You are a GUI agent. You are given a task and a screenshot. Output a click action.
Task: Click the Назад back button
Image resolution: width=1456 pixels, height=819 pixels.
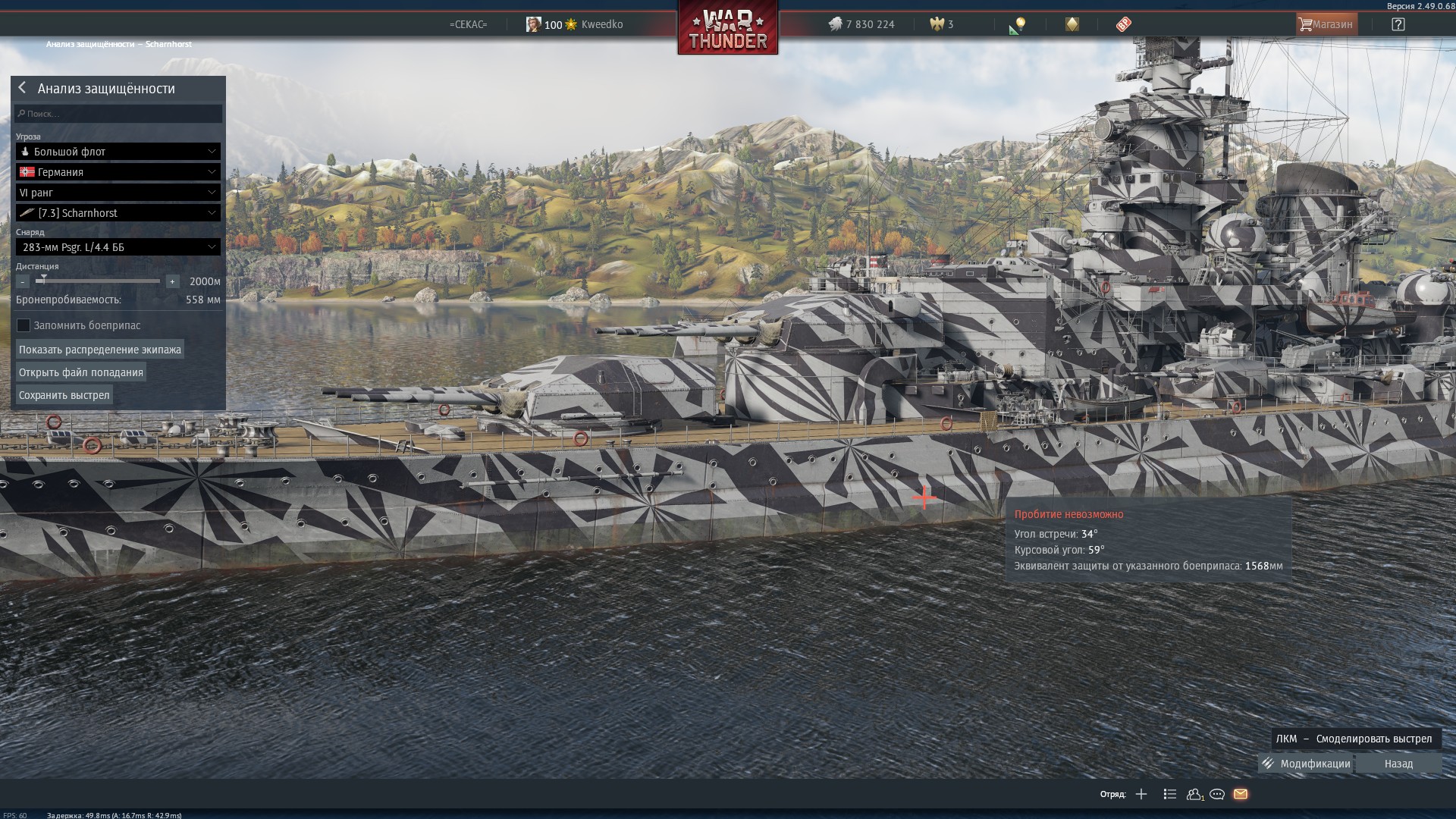(1398, 764)
